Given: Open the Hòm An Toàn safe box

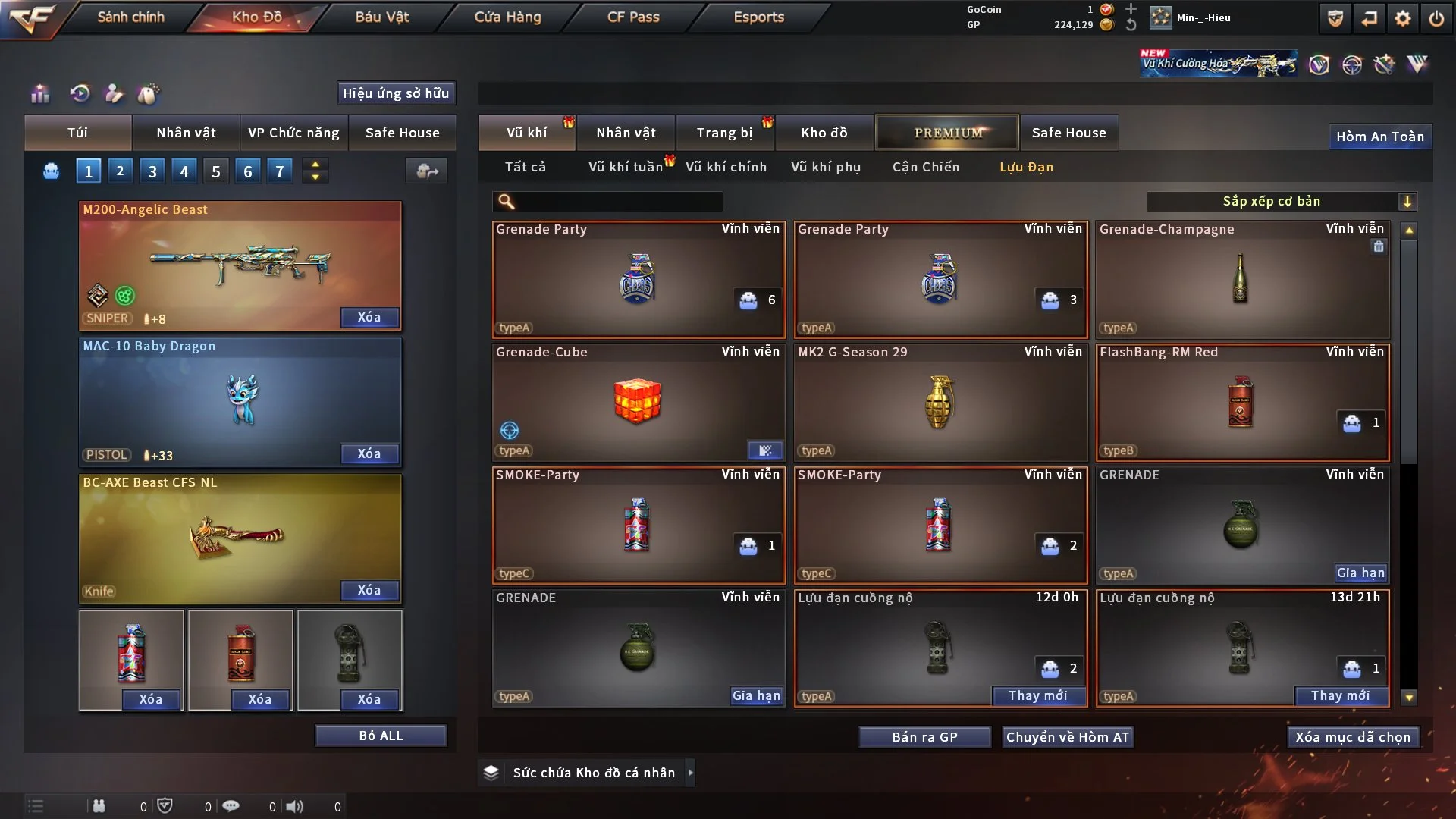Looking at the screenshot, I should coord(1379,136).
